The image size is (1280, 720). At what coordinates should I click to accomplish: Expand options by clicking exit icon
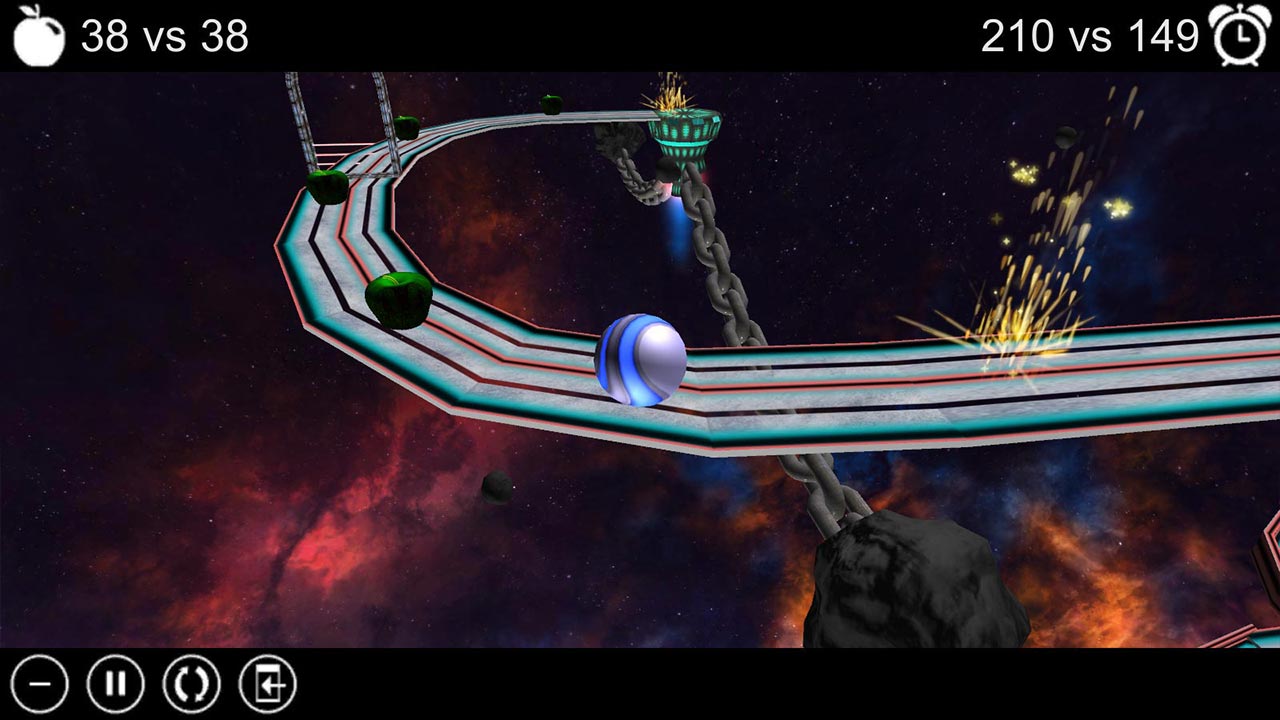[x=266, y=685]
